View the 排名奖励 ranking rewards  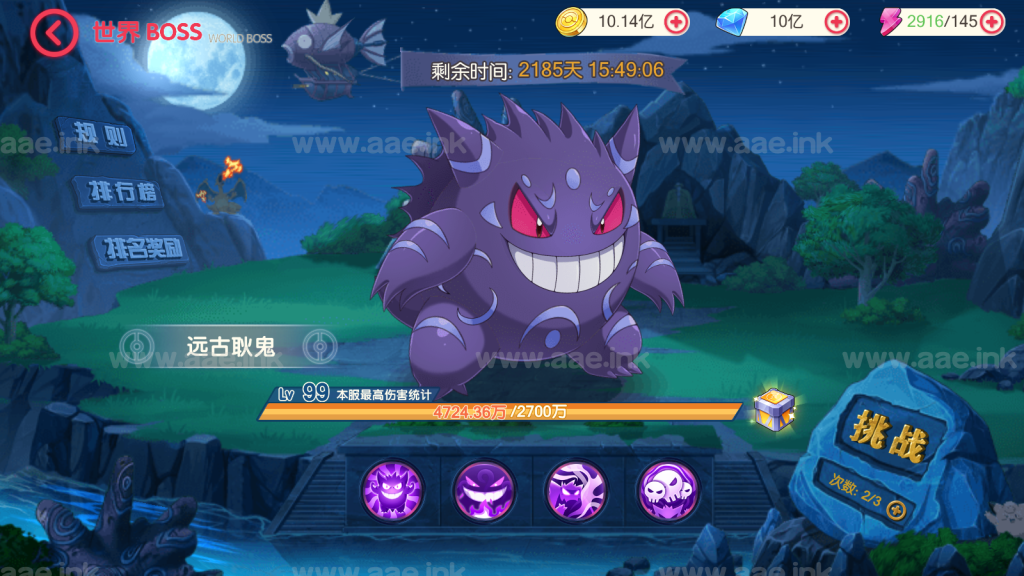[x=141, y=250]
